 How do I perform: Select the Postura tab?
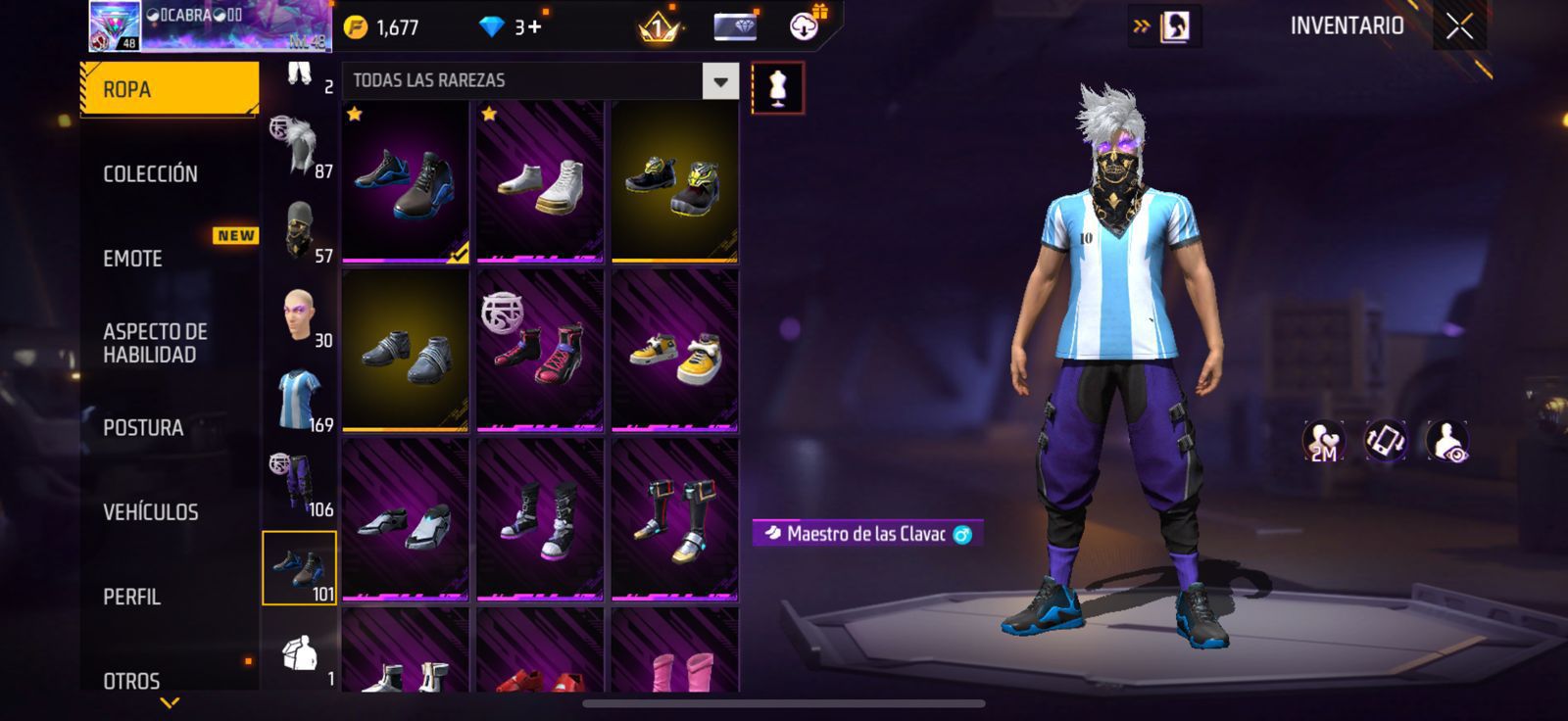click(143, 428)
